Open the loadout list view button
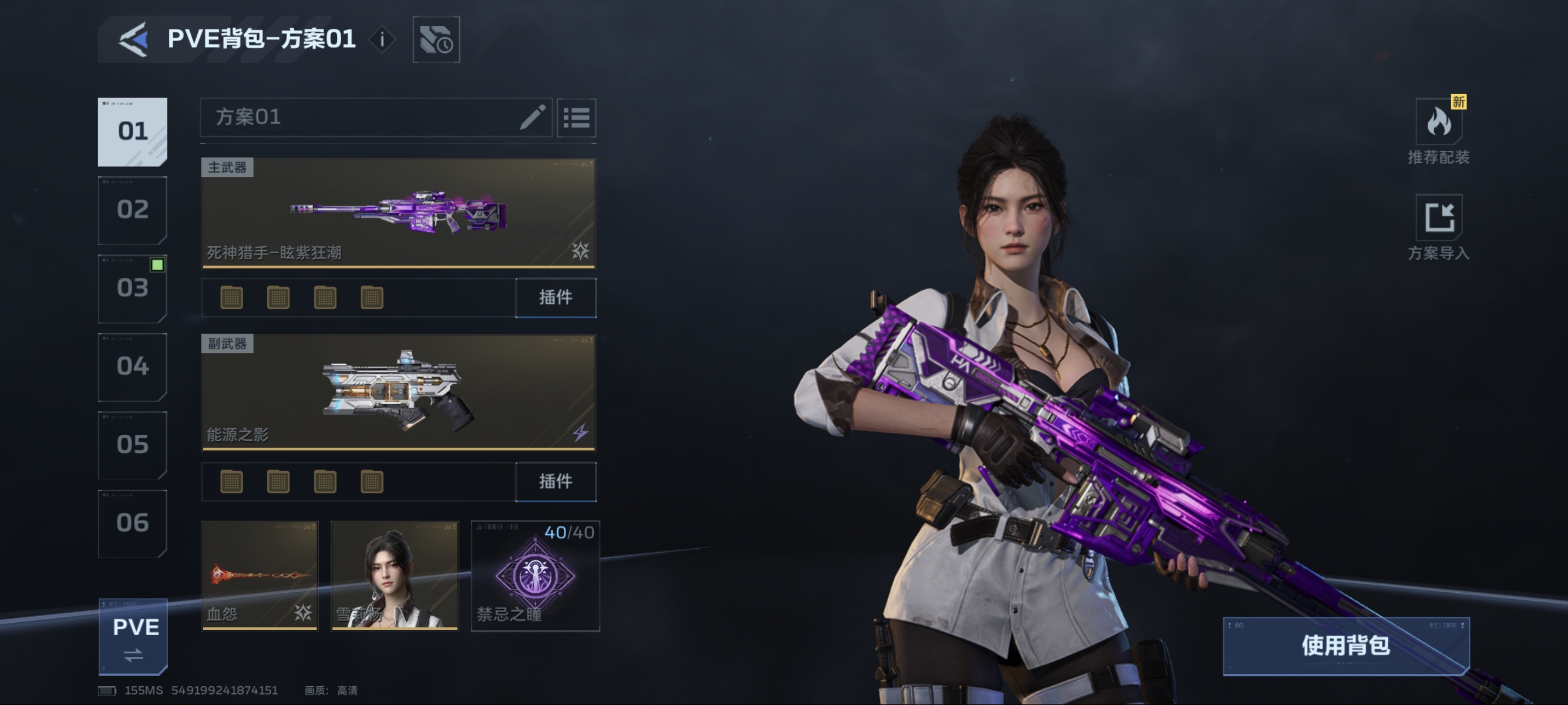 576,117
